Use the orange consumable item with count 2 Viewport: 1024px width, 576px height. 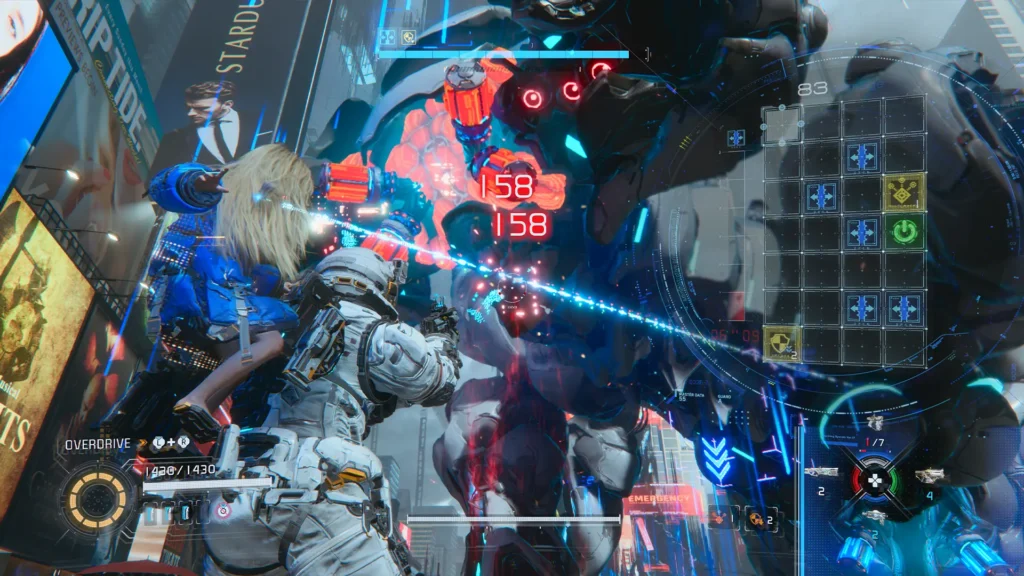(x=757, y=517)
